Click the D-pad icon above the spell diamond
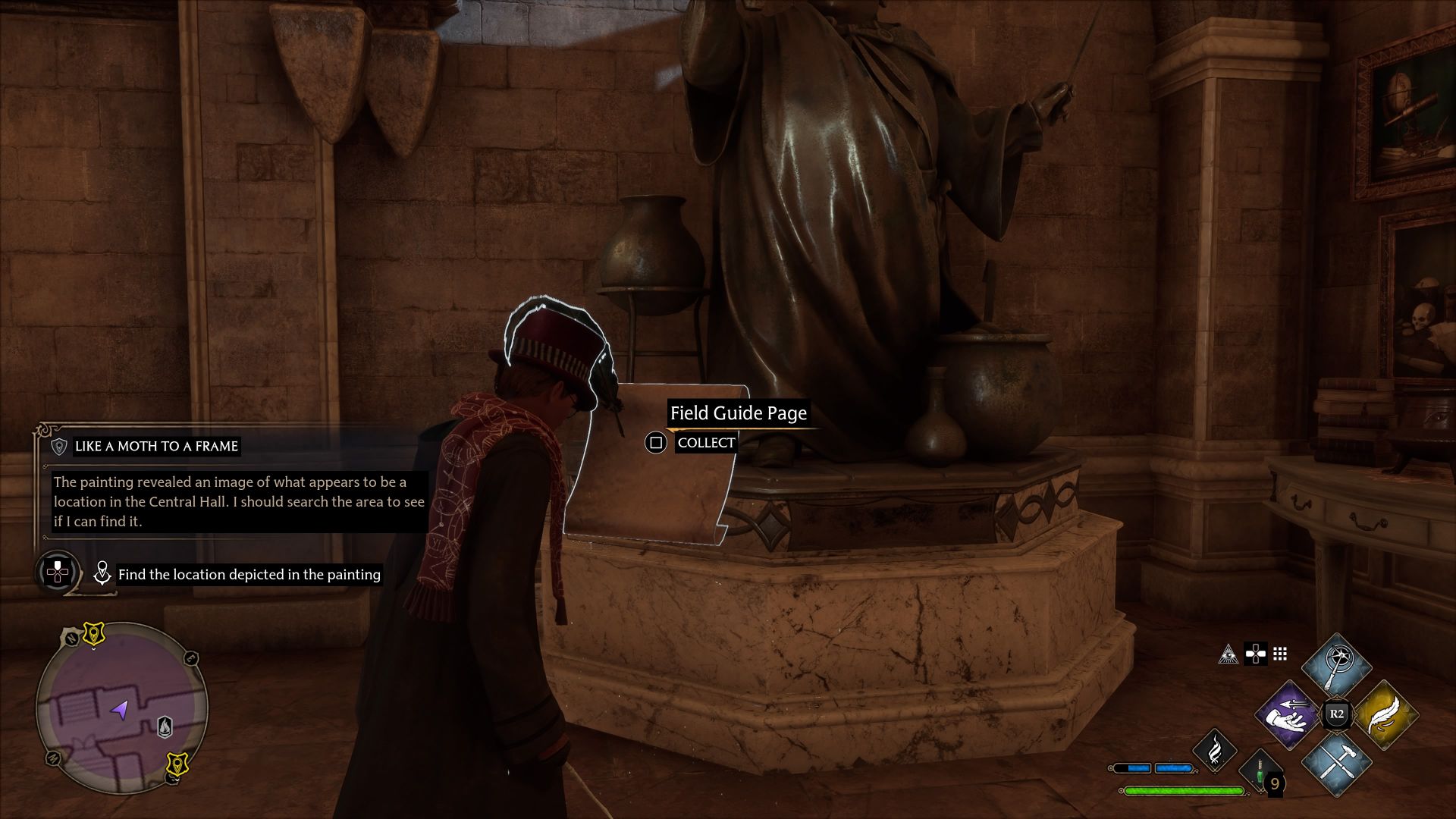This screenshot has width=1456, height=819. point(1256,654)
